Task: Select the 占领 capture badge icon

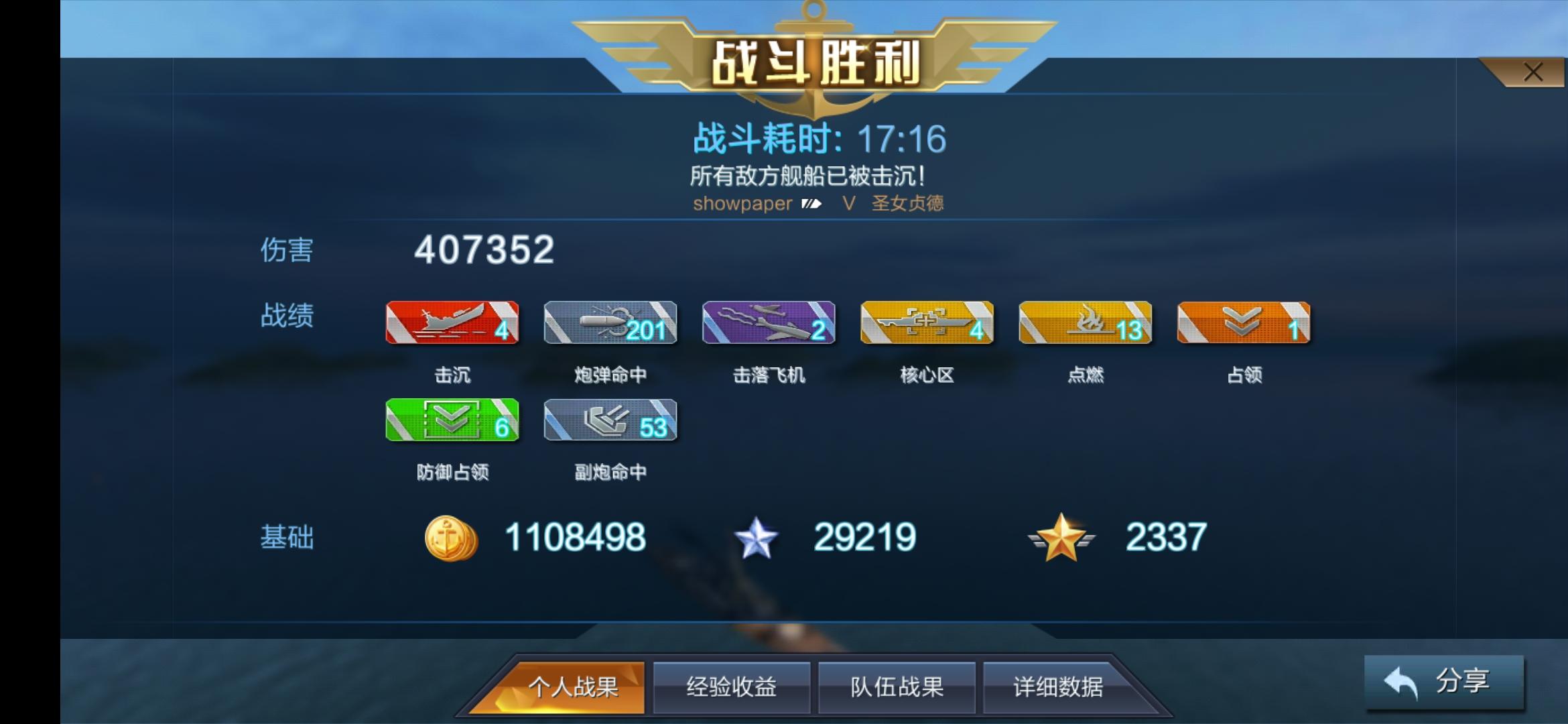Action: point(1242,324)
